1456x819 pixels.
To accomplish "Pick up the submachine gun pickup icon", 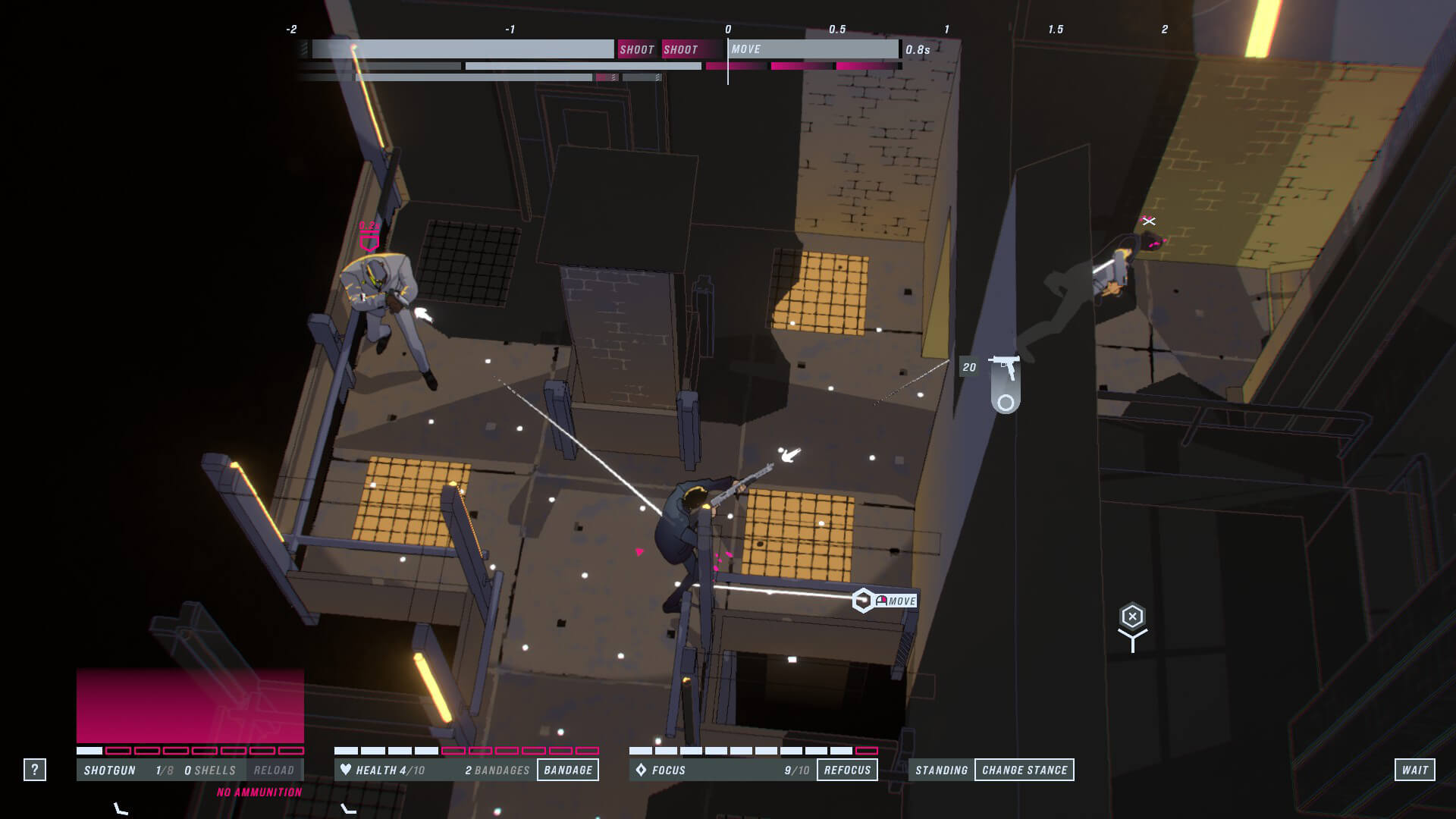I will (1005, 369).
